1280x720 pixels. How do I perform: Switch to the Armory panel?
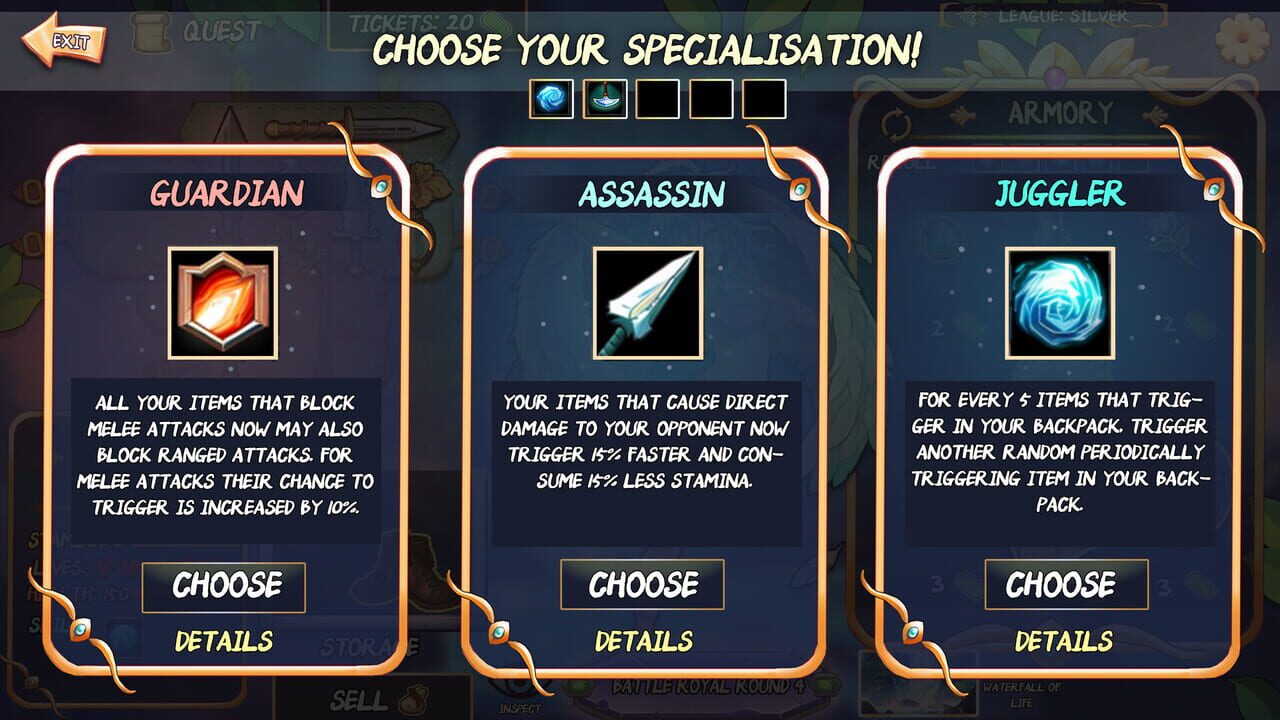(1062, 110)
